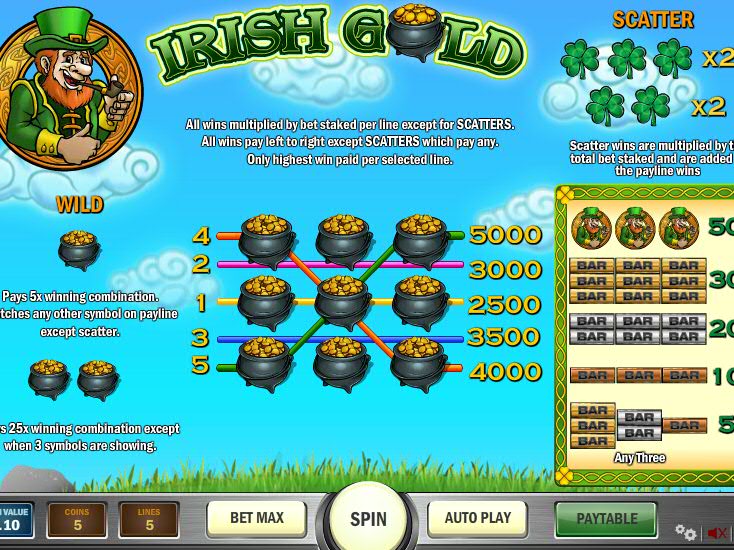
Task: Adjust the number of lines
Action: [149, 520]
